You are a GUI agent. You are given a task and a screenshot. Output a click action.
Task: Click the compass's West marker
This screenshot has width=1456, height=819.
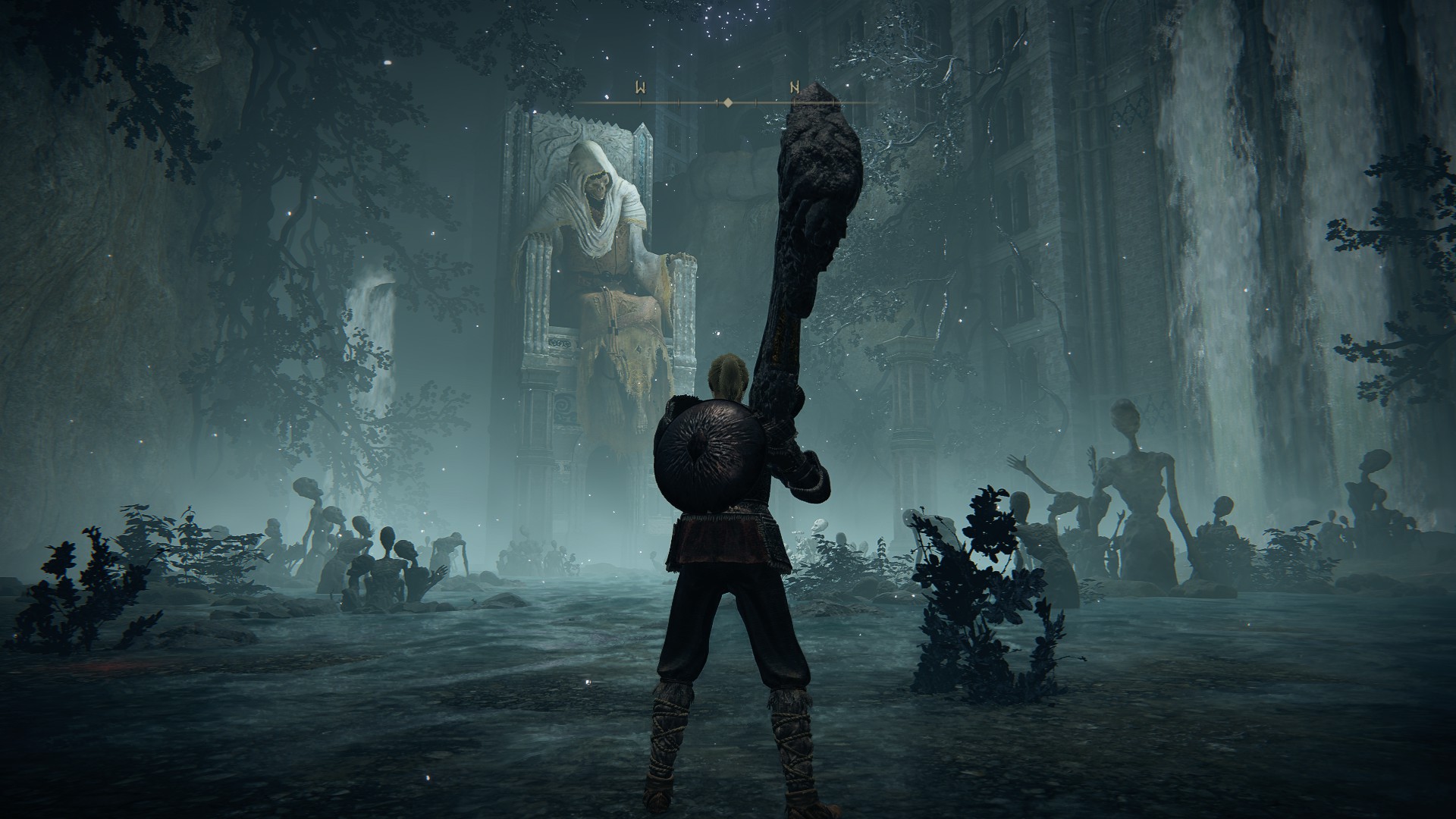coord(641,88)
